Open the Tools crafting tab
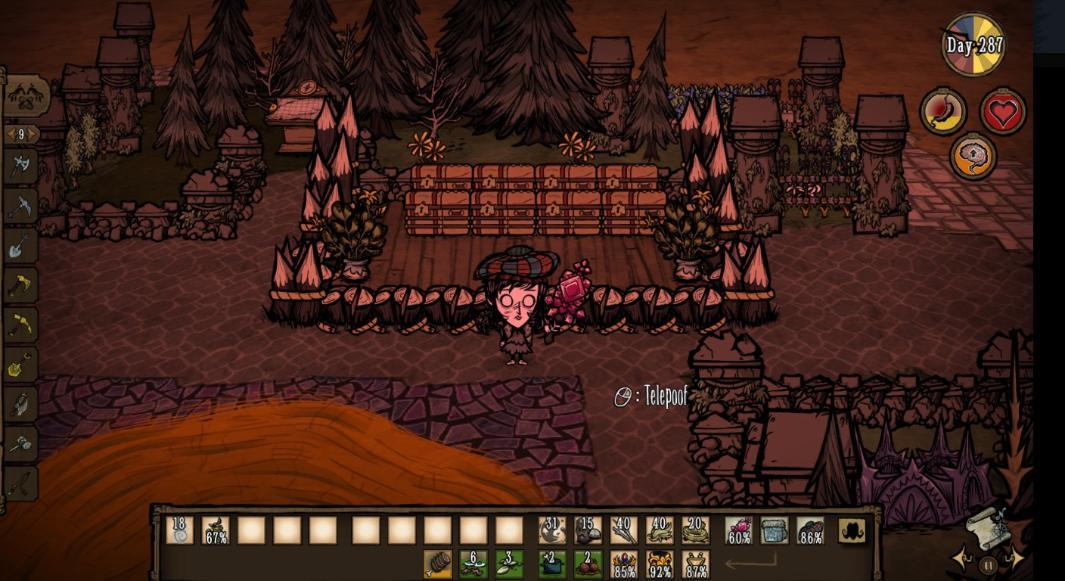This screenshot has width=1065, height=581. coord(27,96)
